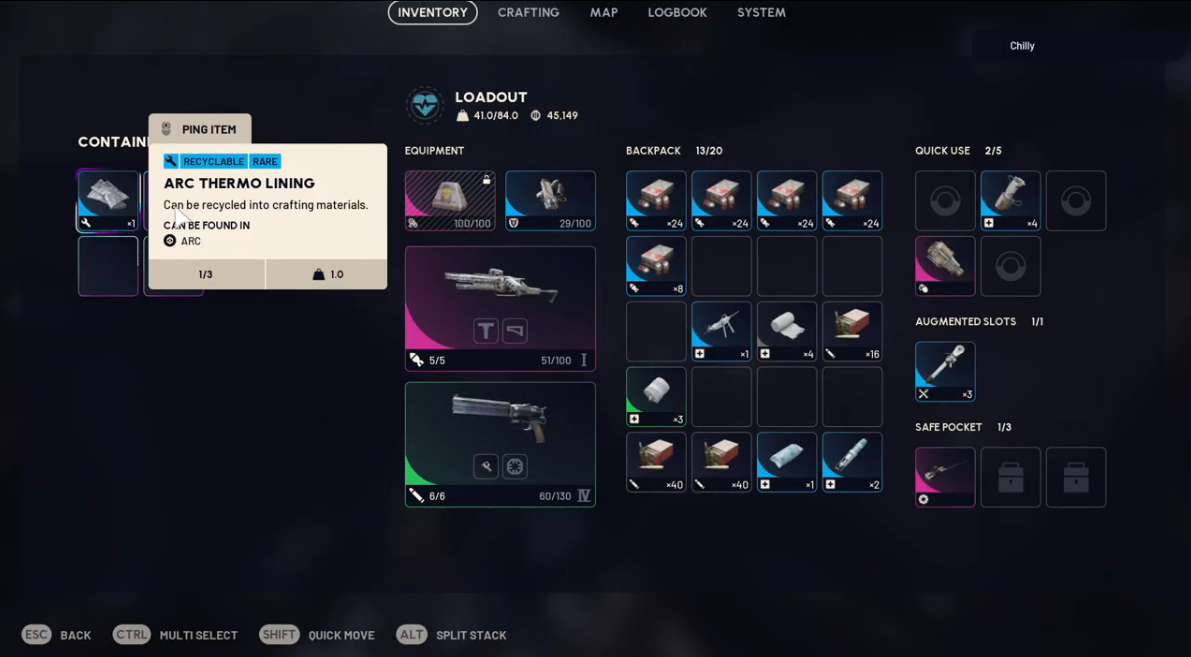The height and width of the screenshot is (657, 1191).
Task: Select the x16 ammo box in backpack
Action: tap(852, 331)
